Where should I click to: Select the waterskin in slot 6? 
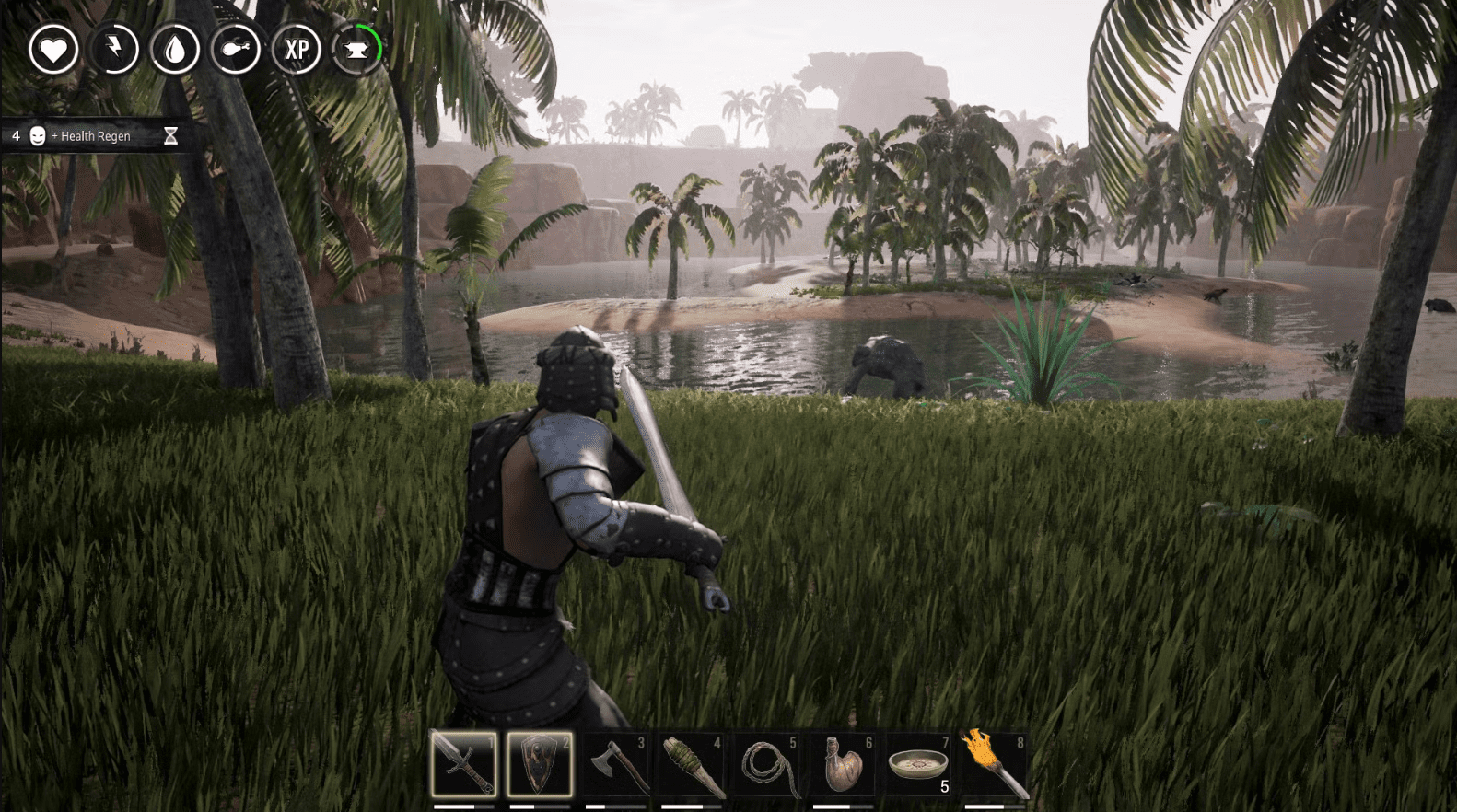845,763
